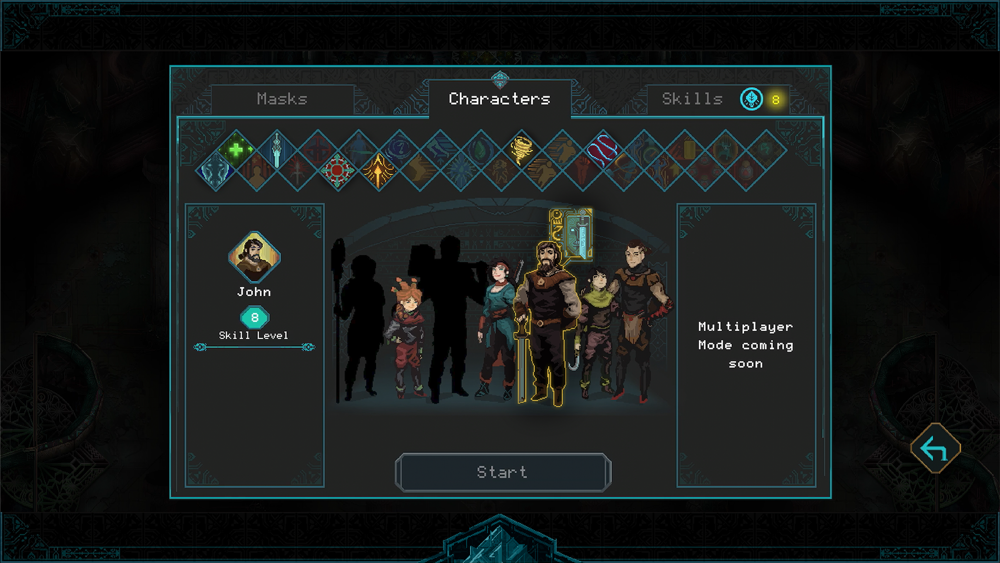The height and width of the screenshot is (563, 1000).
Task: Select the red sunburst skill icon
Action: tap(338, 171)
